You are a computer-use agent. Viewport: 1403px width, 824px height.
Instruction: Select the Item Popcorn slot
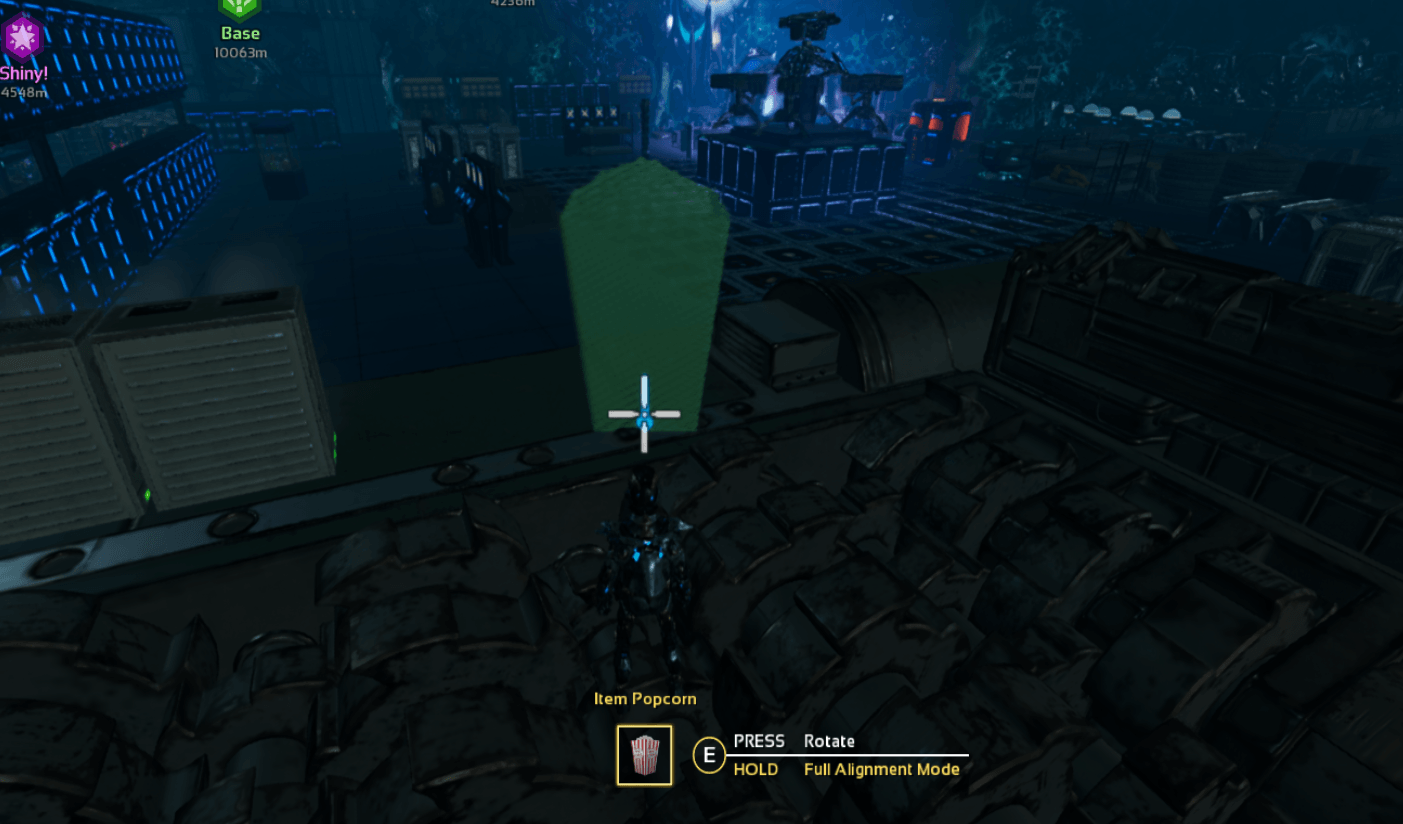coord(644,755)
